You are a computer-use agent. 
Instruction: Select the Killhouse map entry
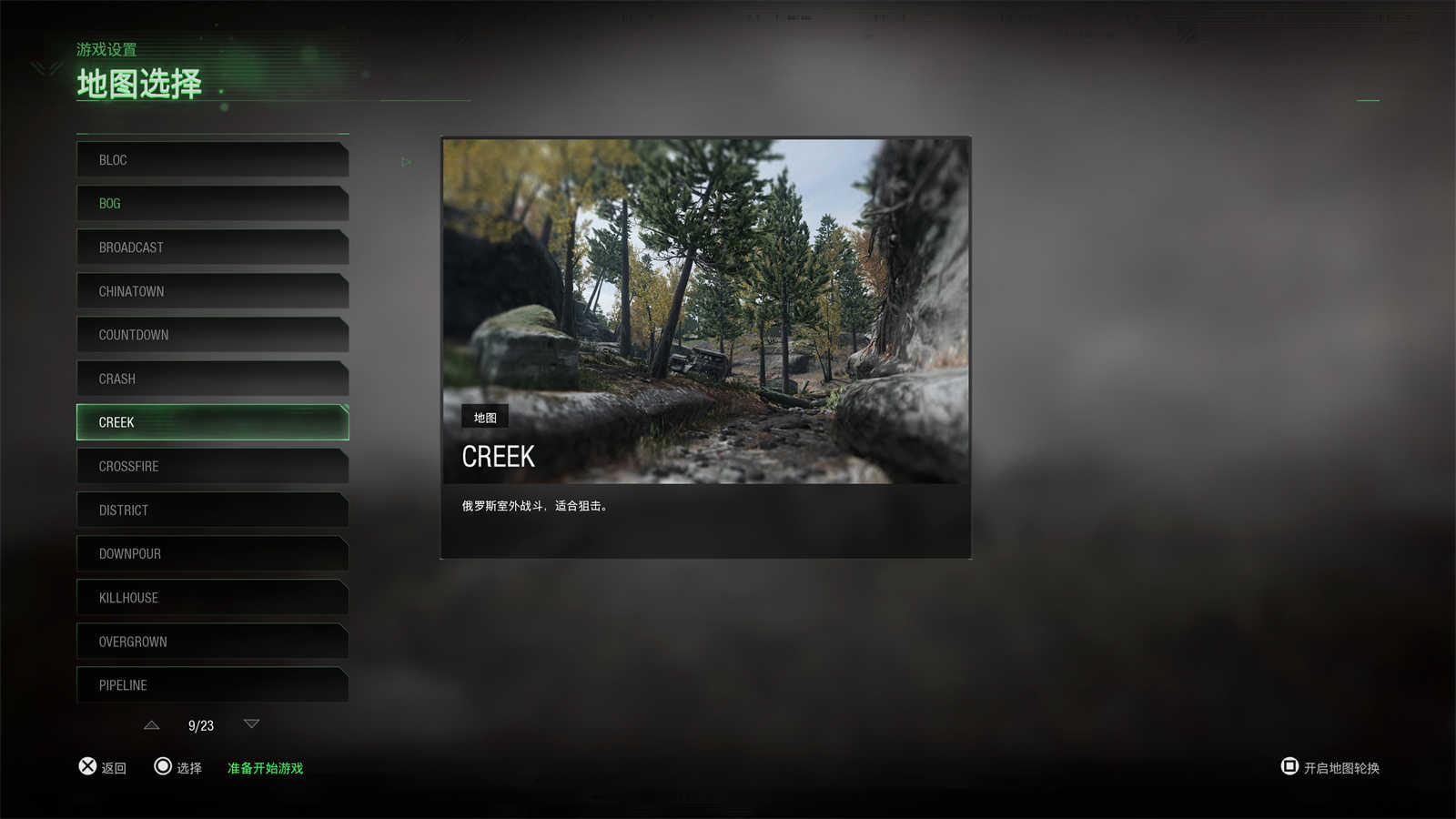(212, 598)
